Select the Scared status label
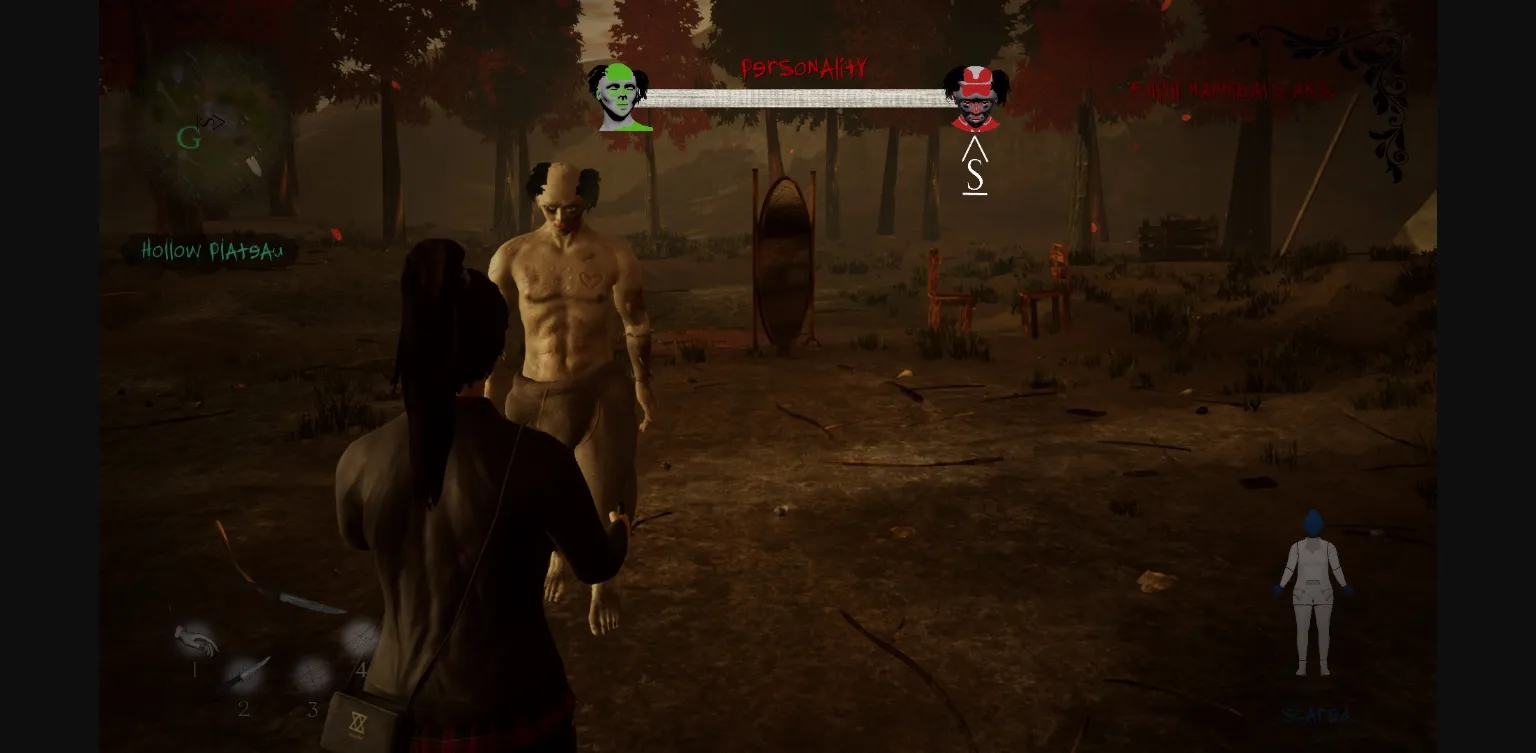Image resolution: width=1536 pixels, height=753 pixels. pyautogui.click(x=1315, y=713)
